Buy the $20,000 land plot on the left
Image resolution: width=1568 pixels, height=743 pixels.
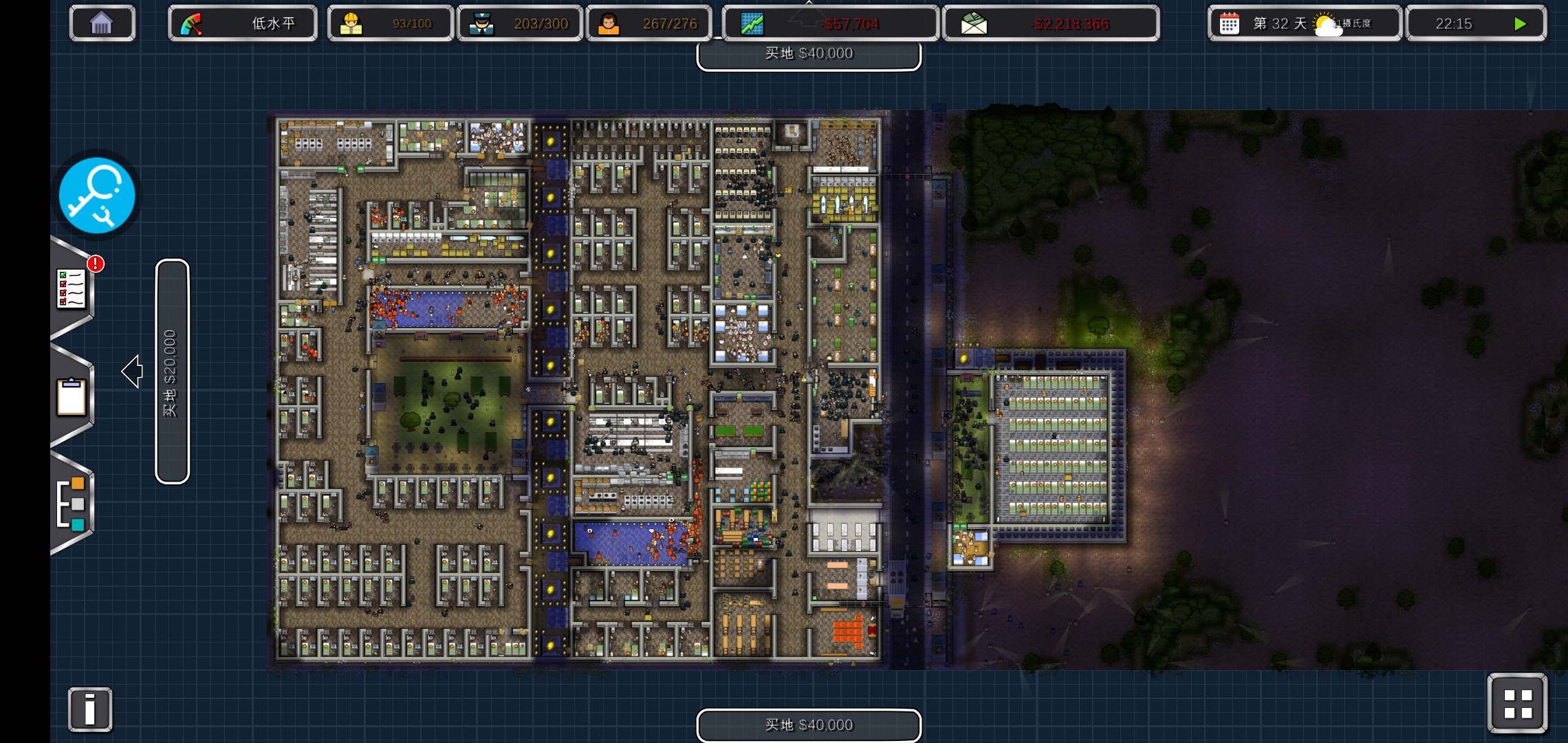pos(172,371)
